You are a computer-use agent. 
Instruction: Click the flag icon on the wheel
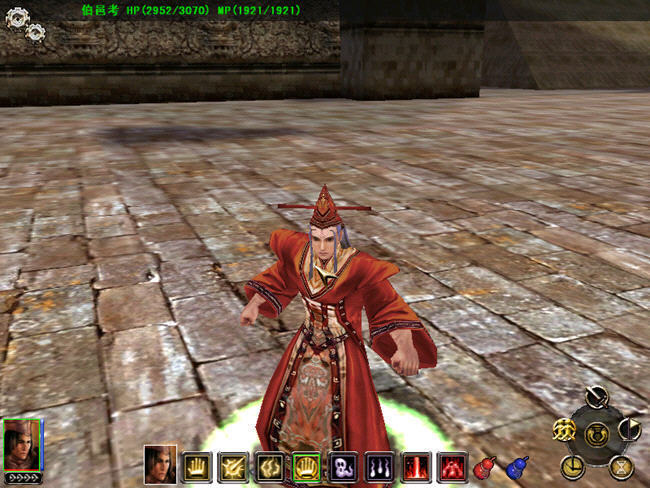tap(630, 430)
